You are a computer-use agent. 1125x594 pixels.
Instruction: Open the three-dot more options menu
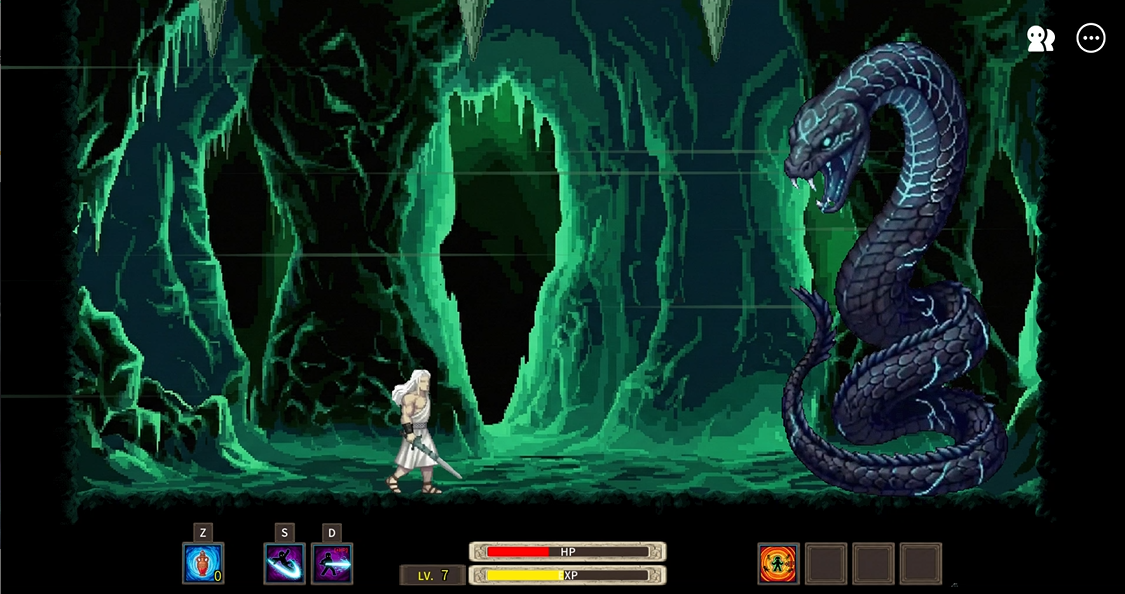(x=1091, y=39)
